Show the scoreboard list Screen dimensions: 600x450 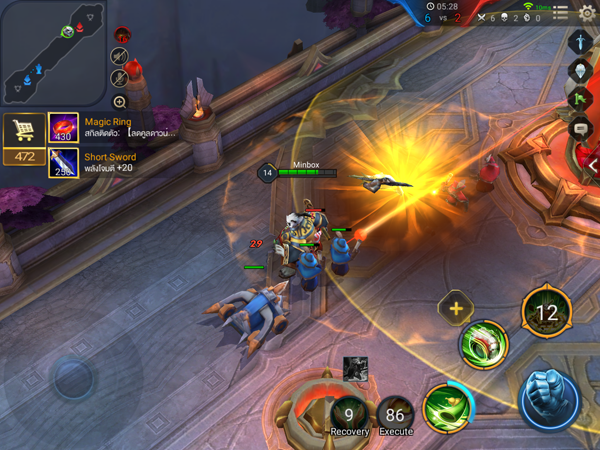561,13
